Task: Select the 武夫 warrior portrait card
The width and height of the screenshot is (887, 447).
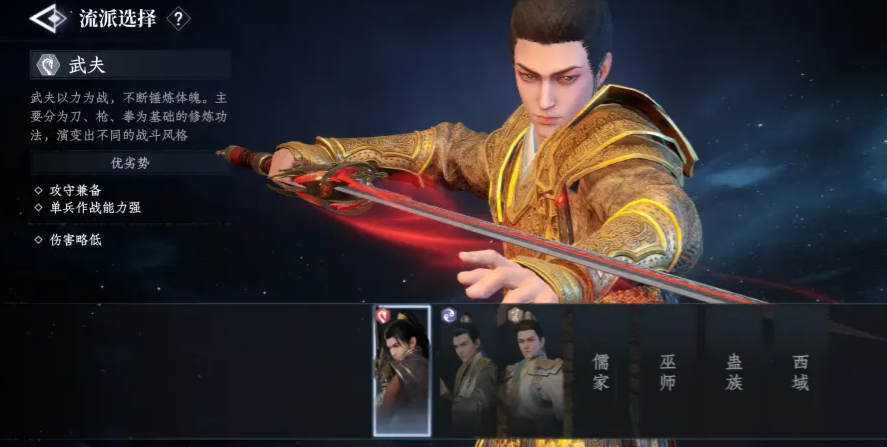Action: [x=402, y=370]
